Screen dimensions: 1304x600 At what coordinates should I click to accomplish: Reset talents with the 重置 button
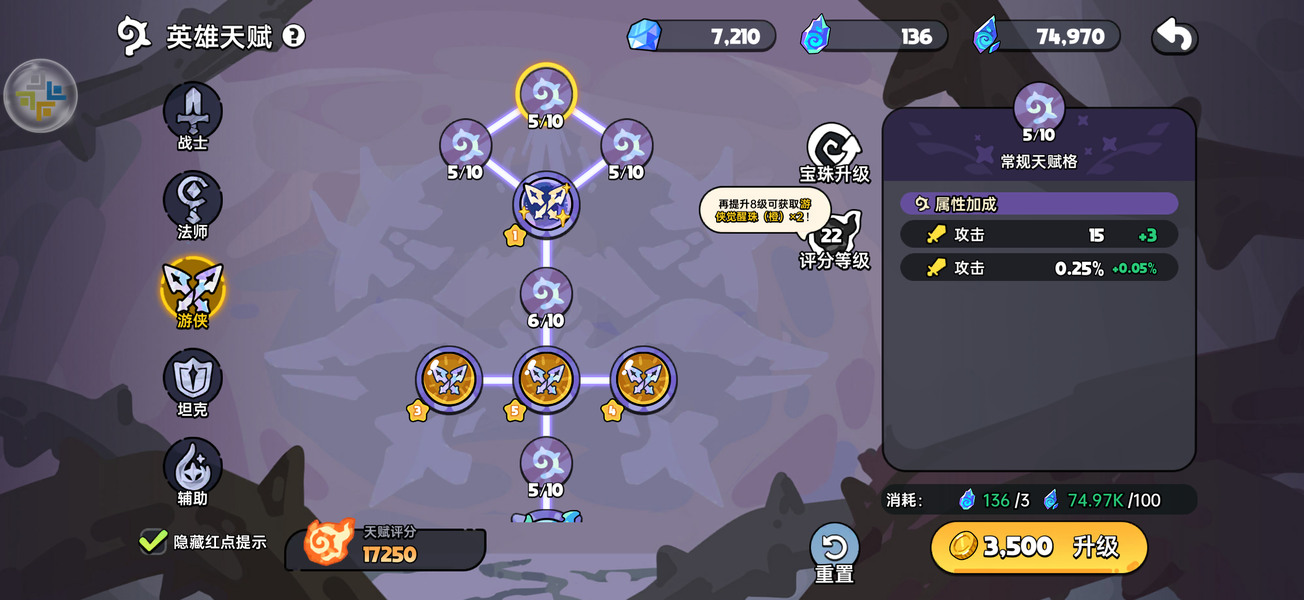pyautogui.click(x=834, y=552)
